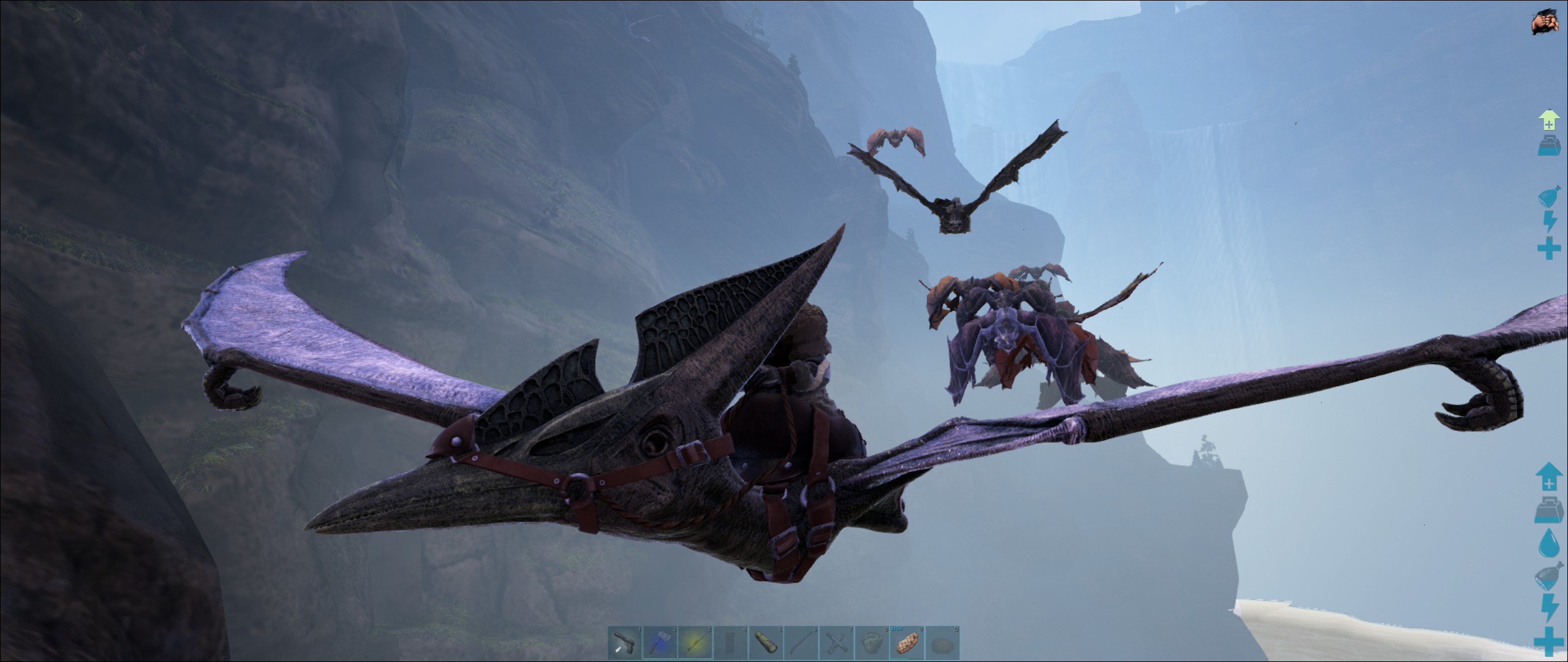Choose the spear in hotbar slot 3
This screenshot has height=662, width=1568.
click(696, 643)
